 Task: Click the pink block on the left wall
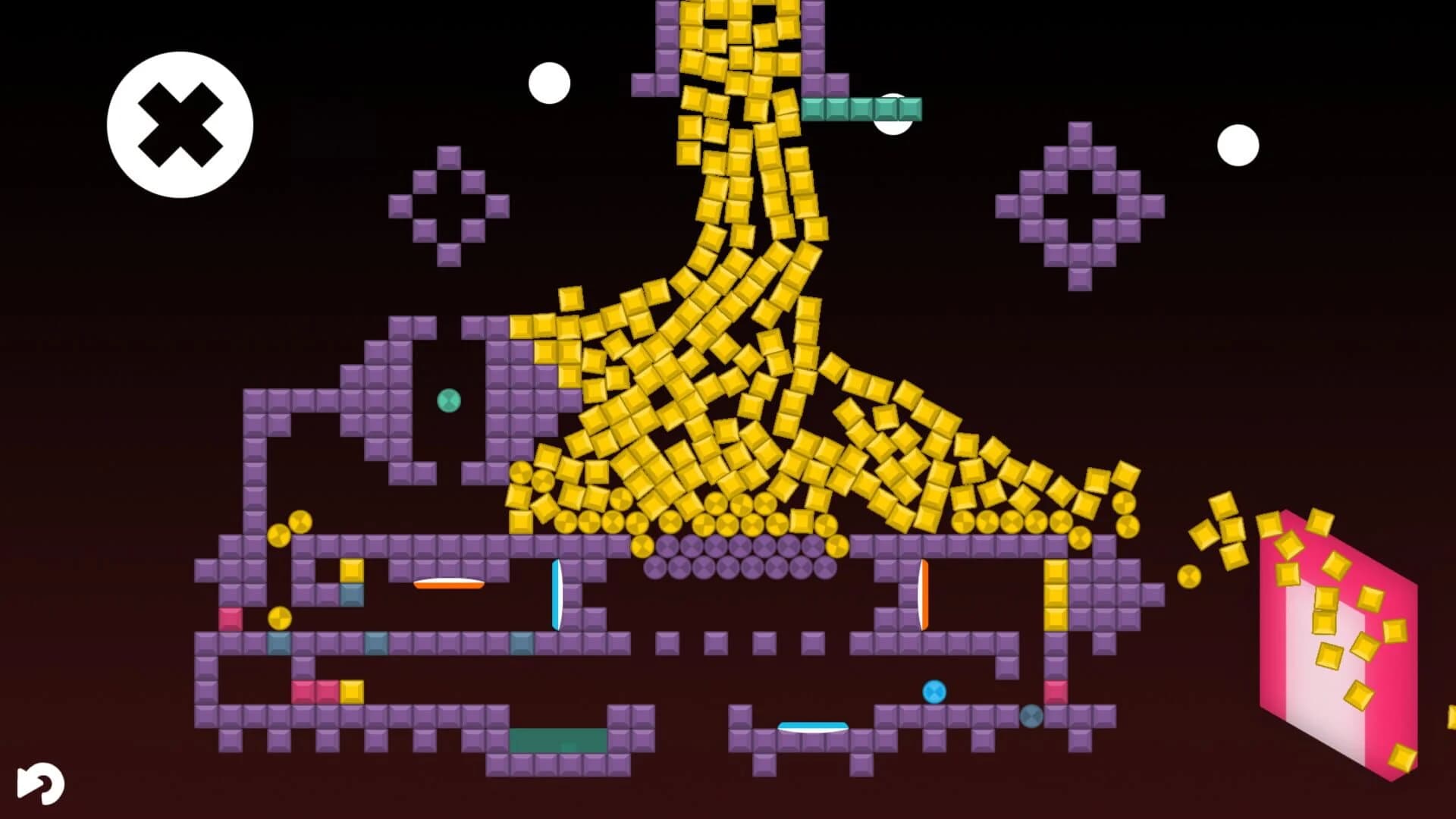[231, 618]
